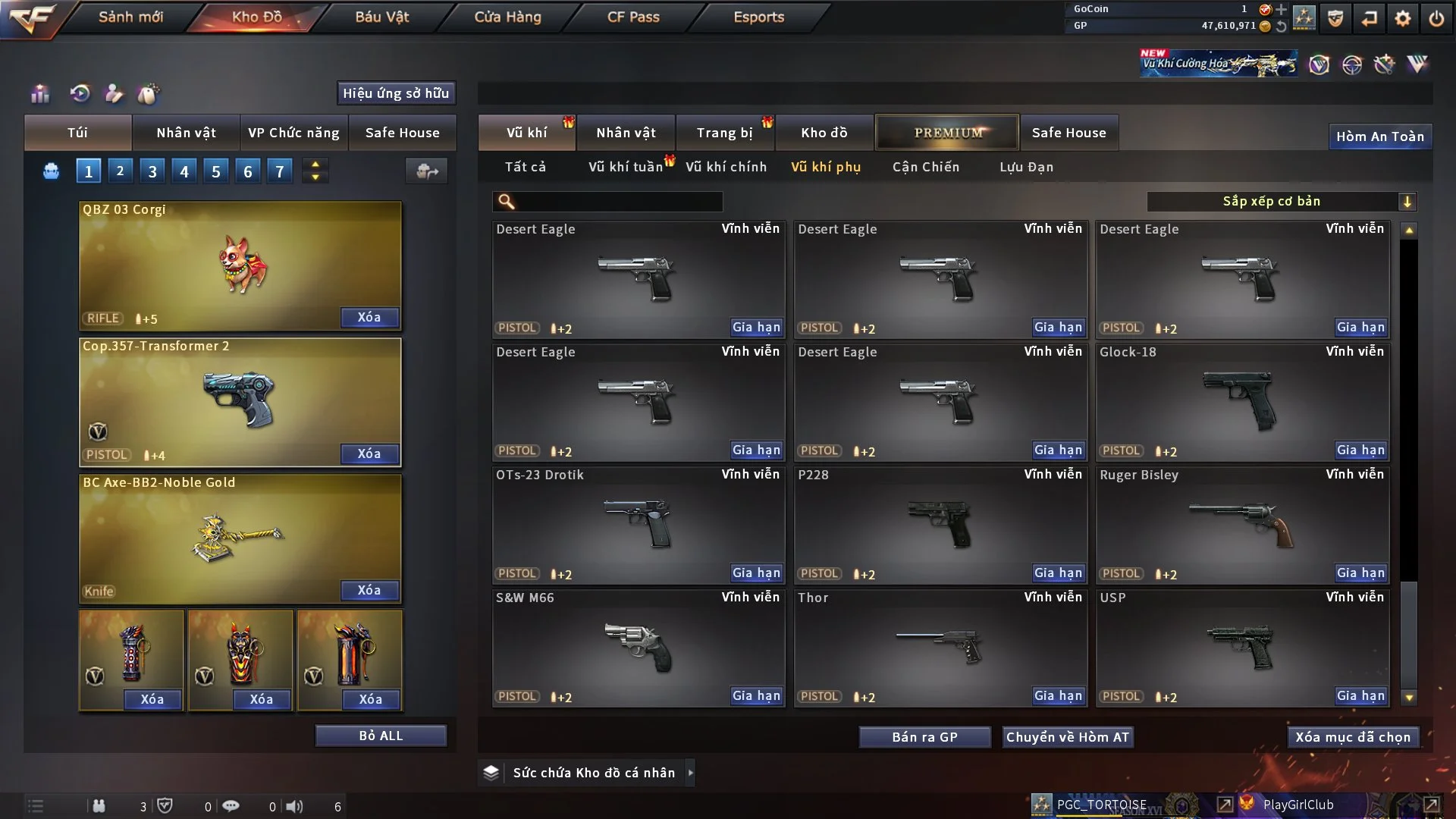The image size is (1456, 819).
Task: Show the Cận Chiến melee category
Action: [925, 167]
